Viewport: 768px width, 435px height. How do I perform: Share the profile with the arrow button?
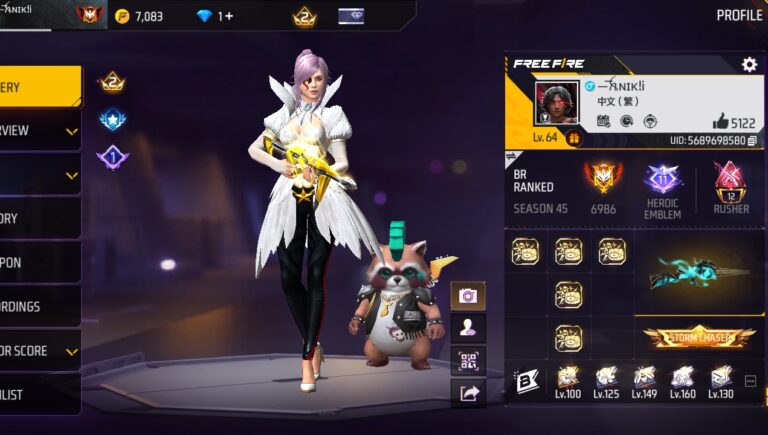[467, 393]
